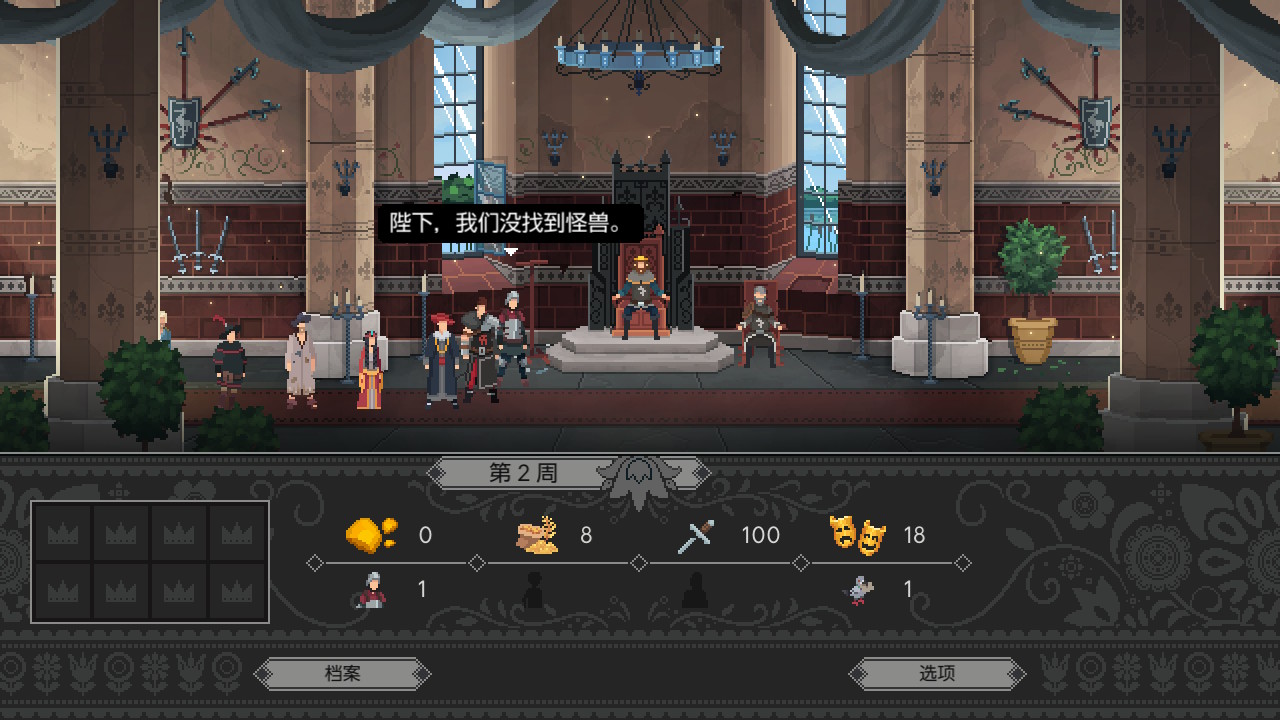Viewport: 1280px width, 720px height.
Task: Select the theater masks contentment icon
Action: click(858, 535)
